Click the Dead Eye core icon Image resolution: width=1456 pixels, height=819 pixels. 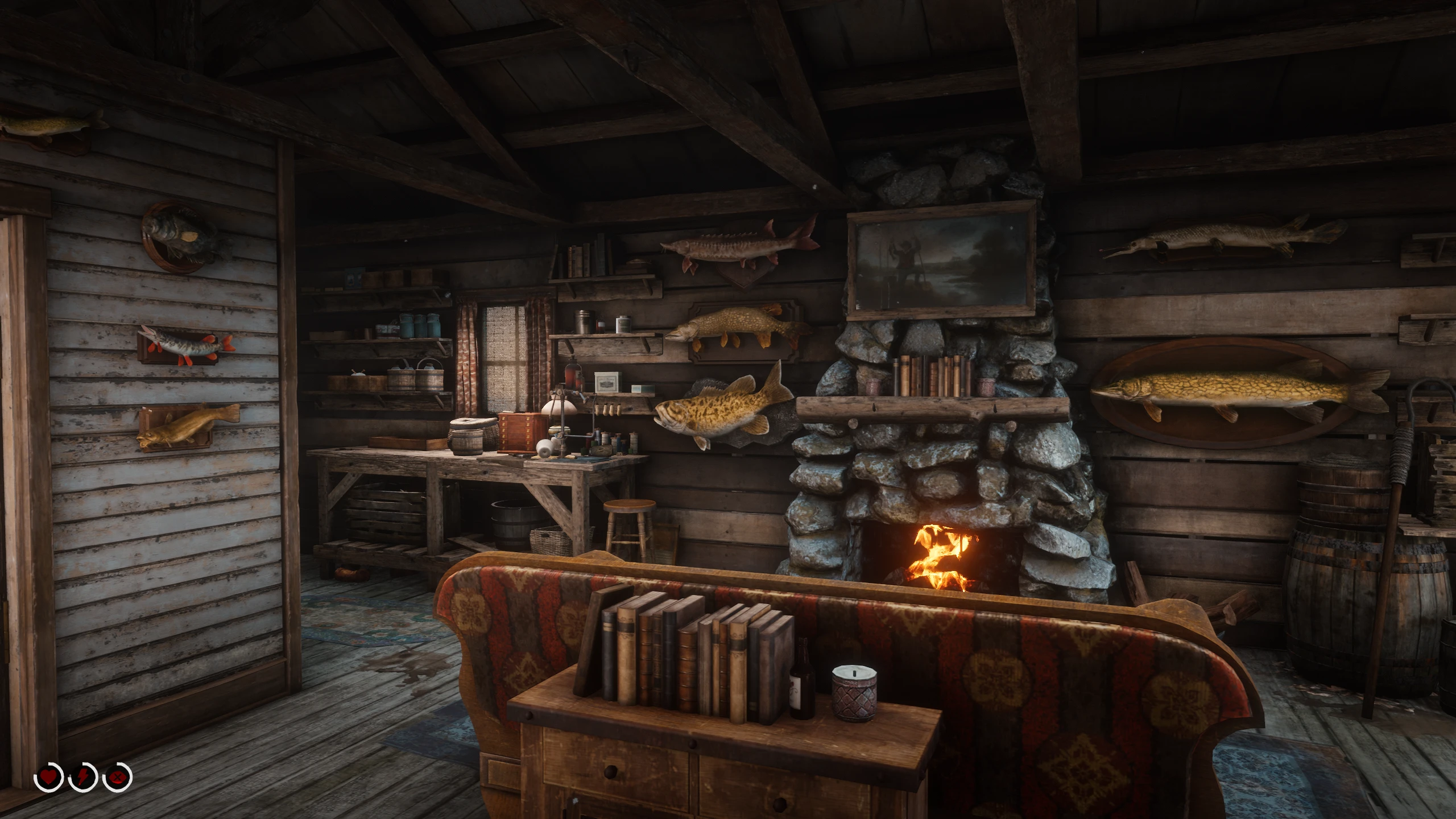117,776
